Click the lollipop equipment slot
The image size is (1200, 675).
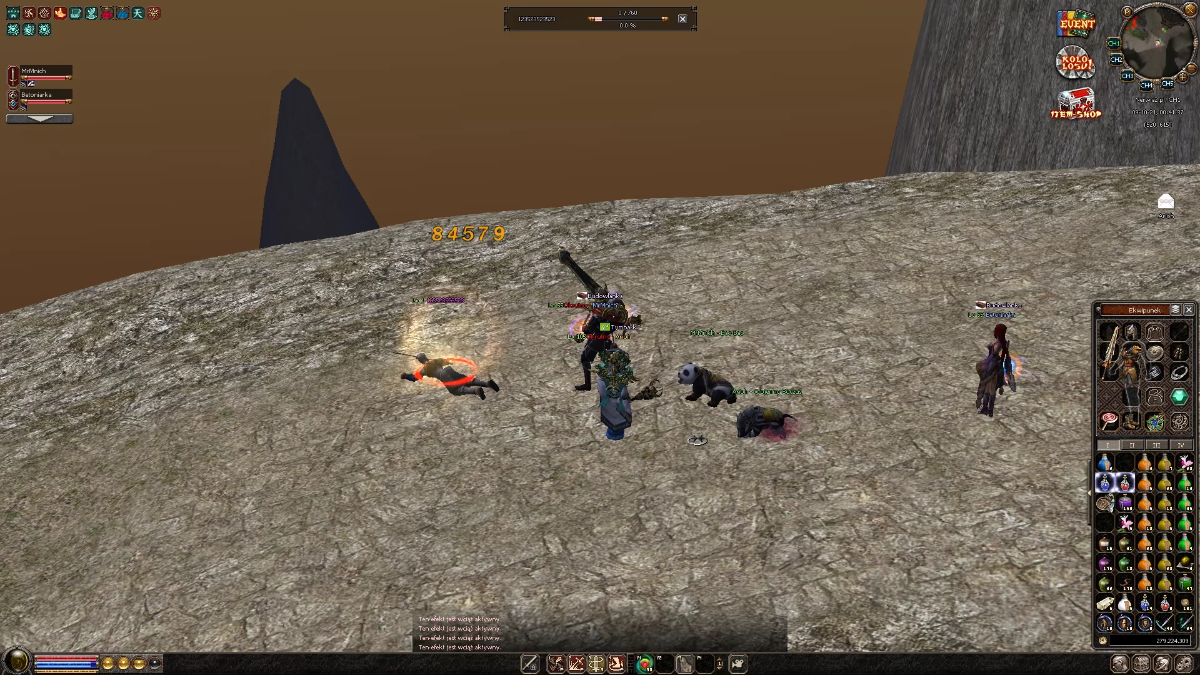pyautogui.click(x=1108, y=421)
